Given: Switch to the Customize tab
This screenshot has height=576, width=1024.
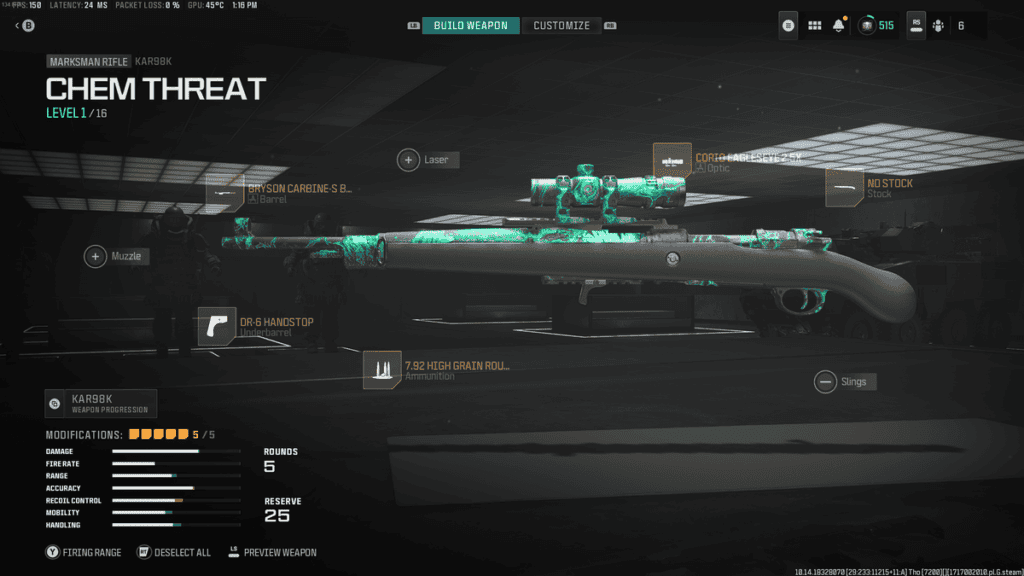Looking at the screenshot, I should point(561,25).
